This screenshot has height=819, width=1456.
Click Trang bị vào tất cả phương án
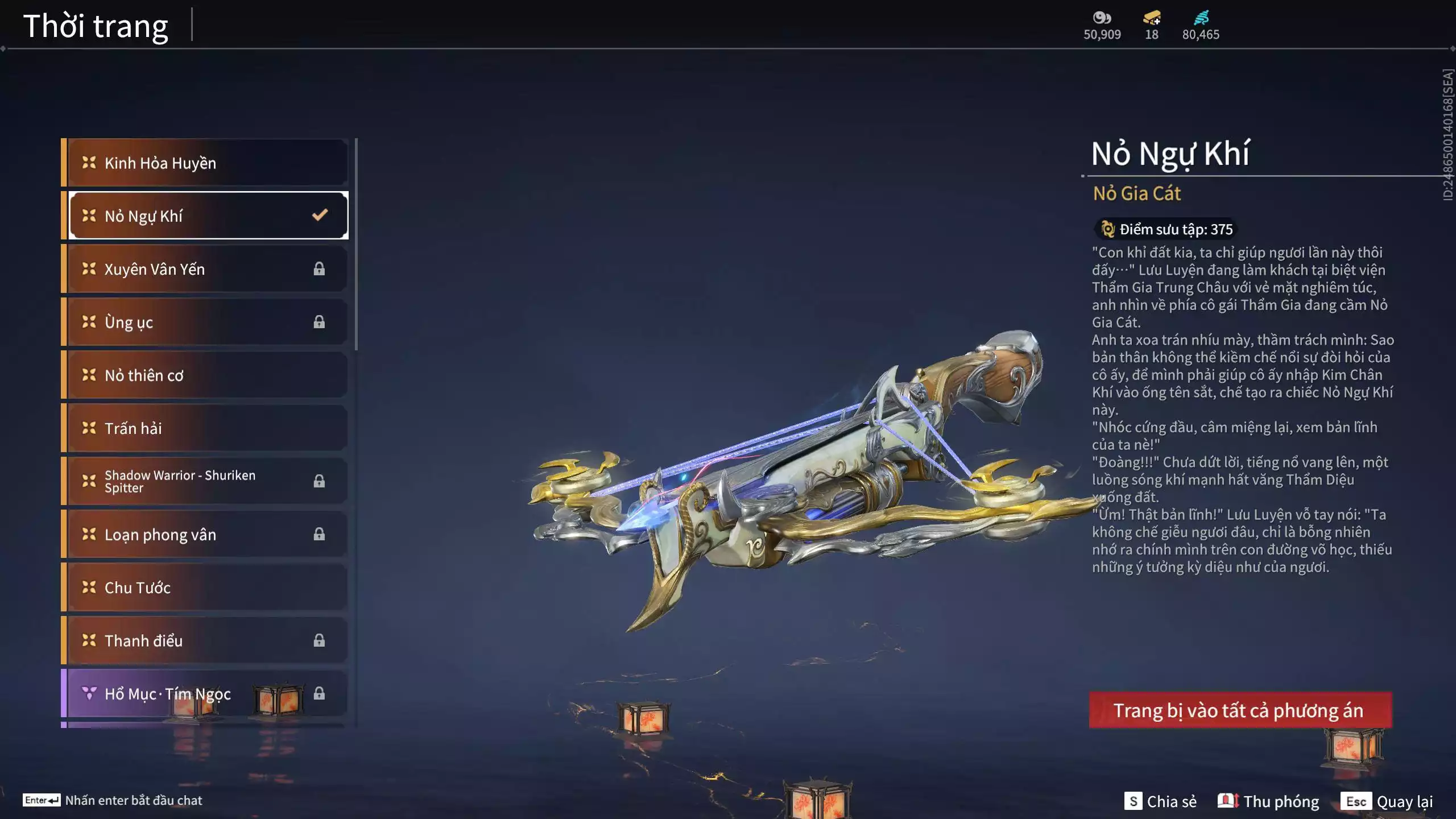click(1240, 710)
